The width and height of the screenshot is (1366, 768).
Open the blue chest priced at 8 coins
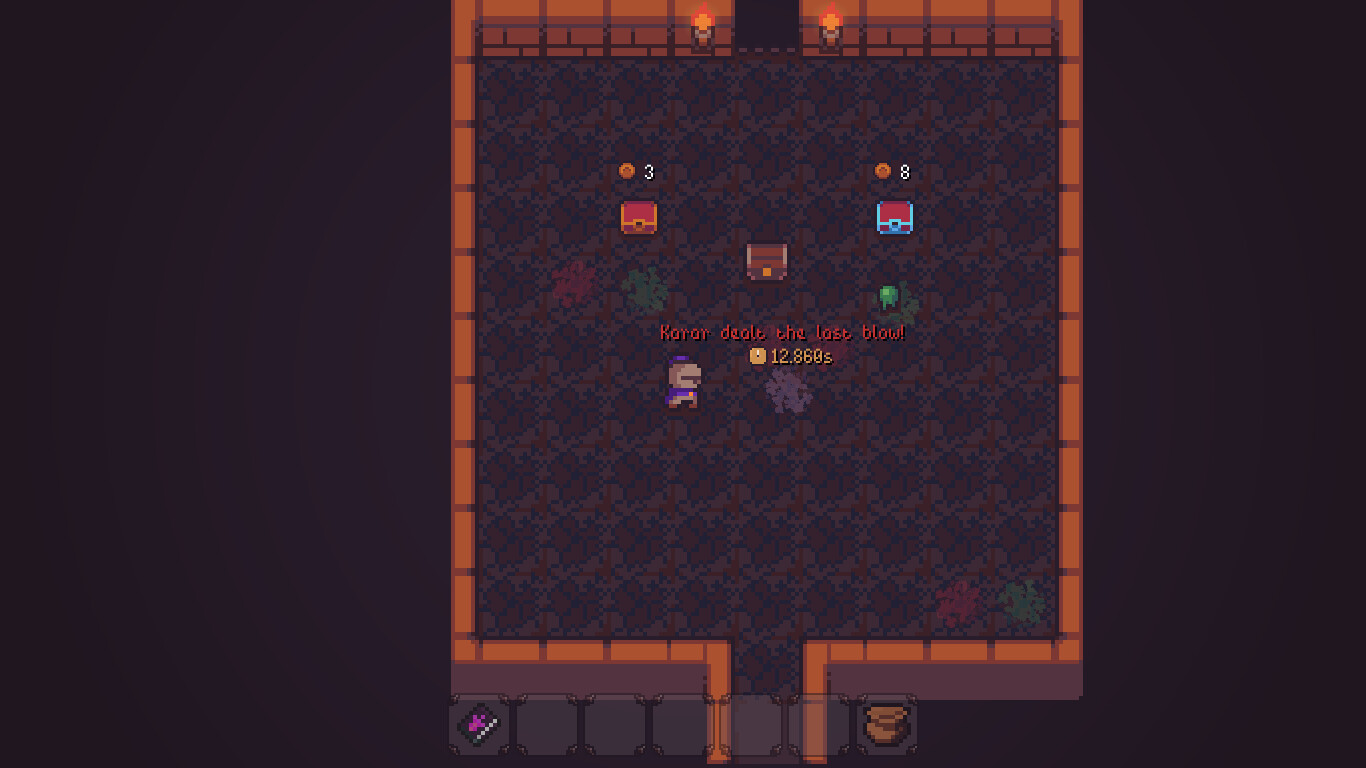[x=893, y=216]
